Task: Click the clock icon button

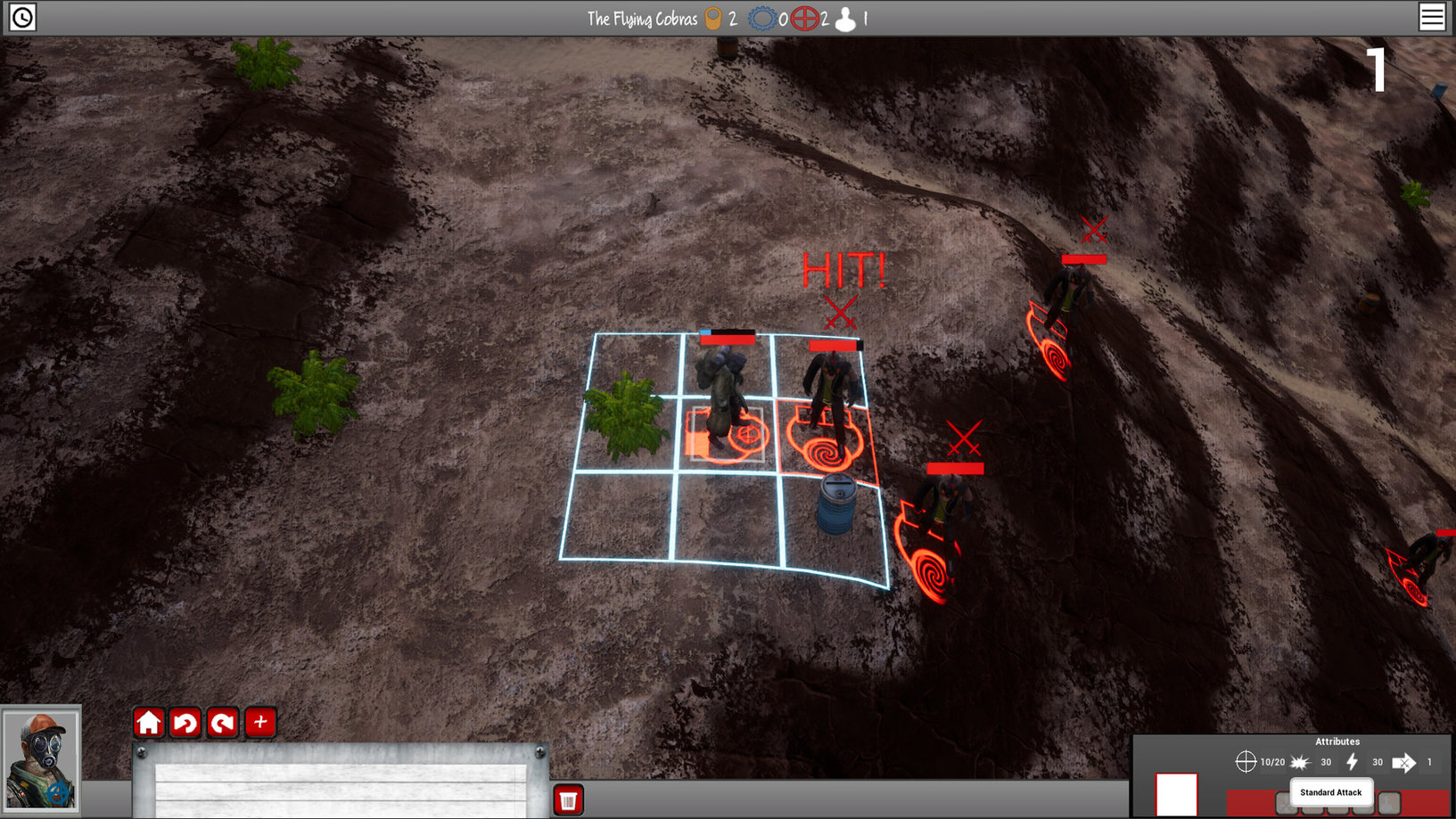Action: tap(22, 17)
